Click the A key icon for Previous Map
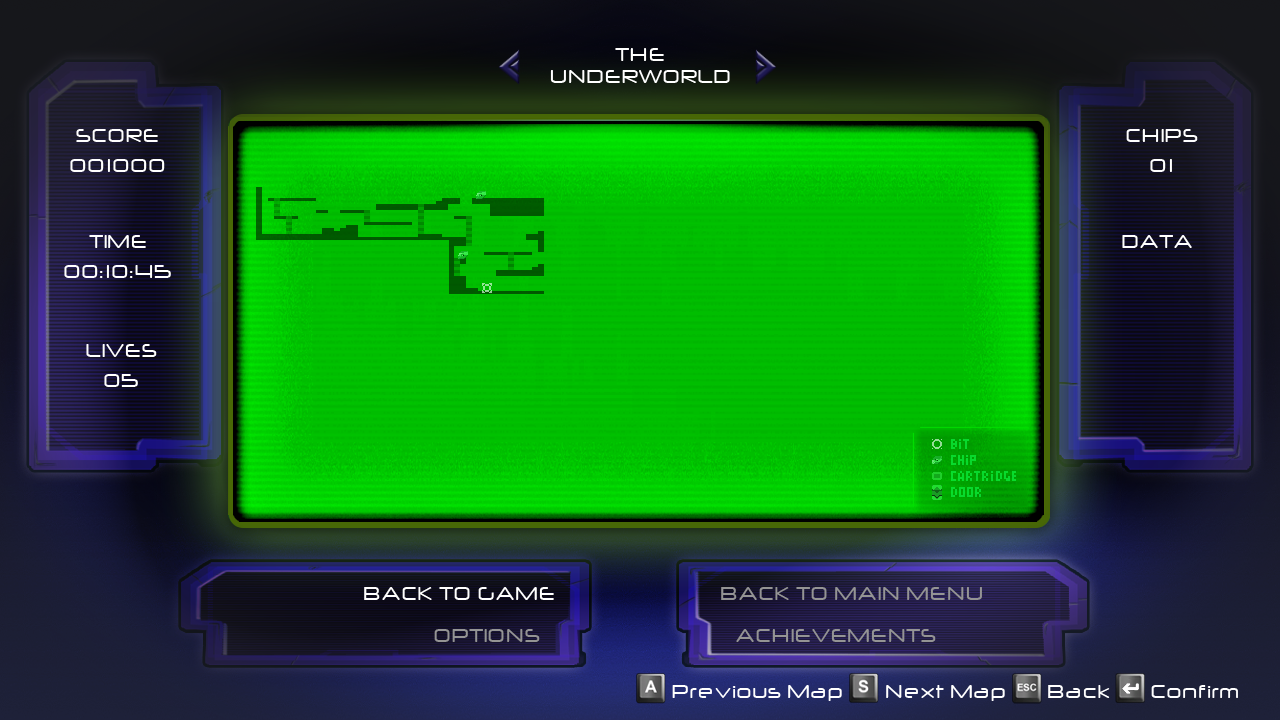 click(651, 687)
